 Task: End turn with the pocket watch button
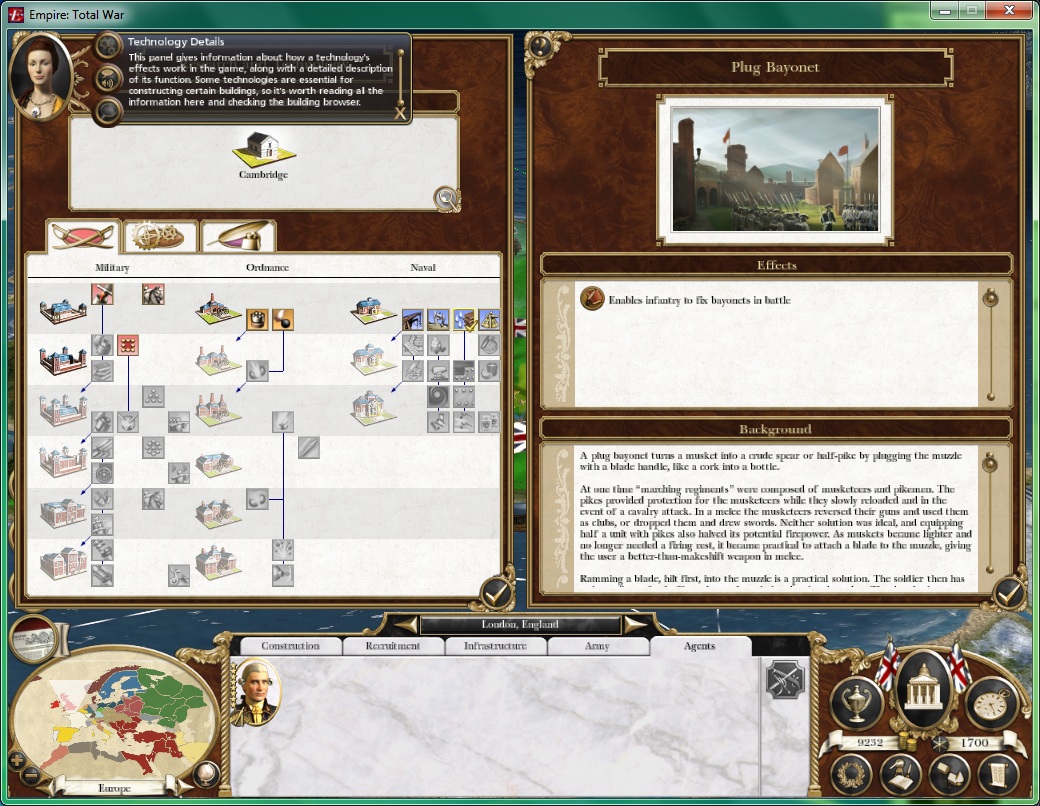point(990,703)
